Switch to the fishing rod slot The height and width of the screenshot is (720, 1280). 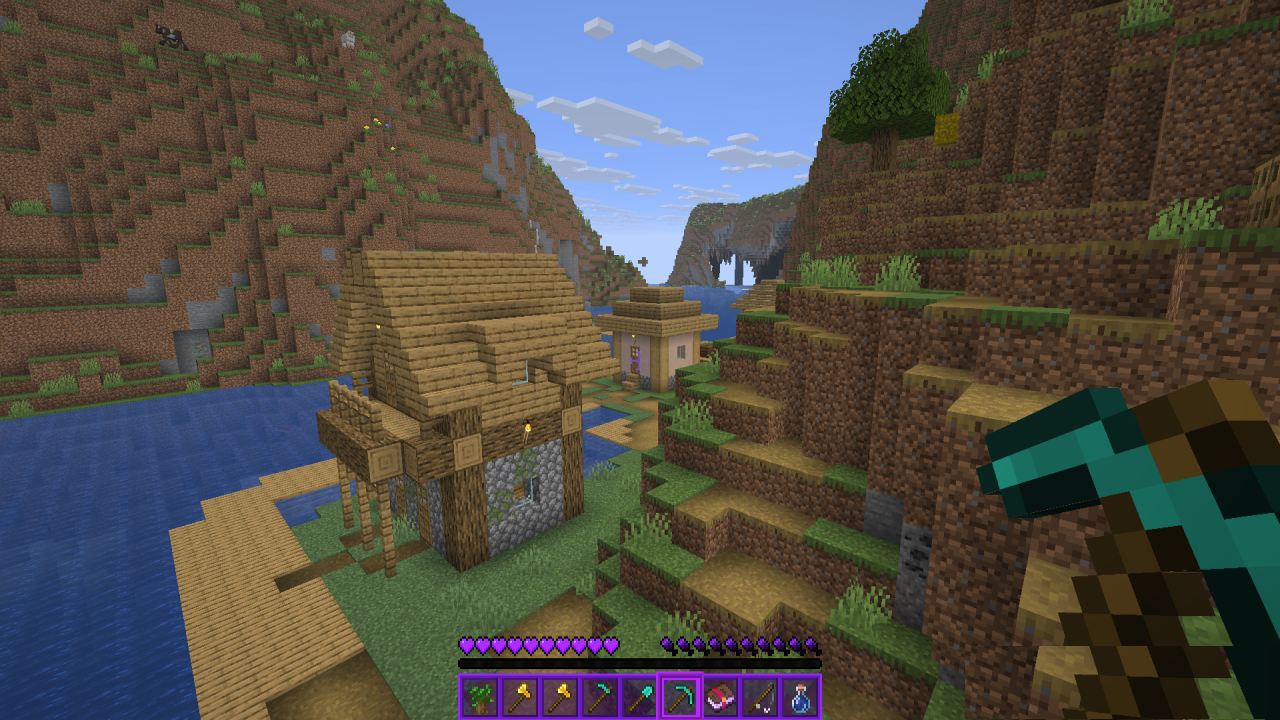point(760,696)
